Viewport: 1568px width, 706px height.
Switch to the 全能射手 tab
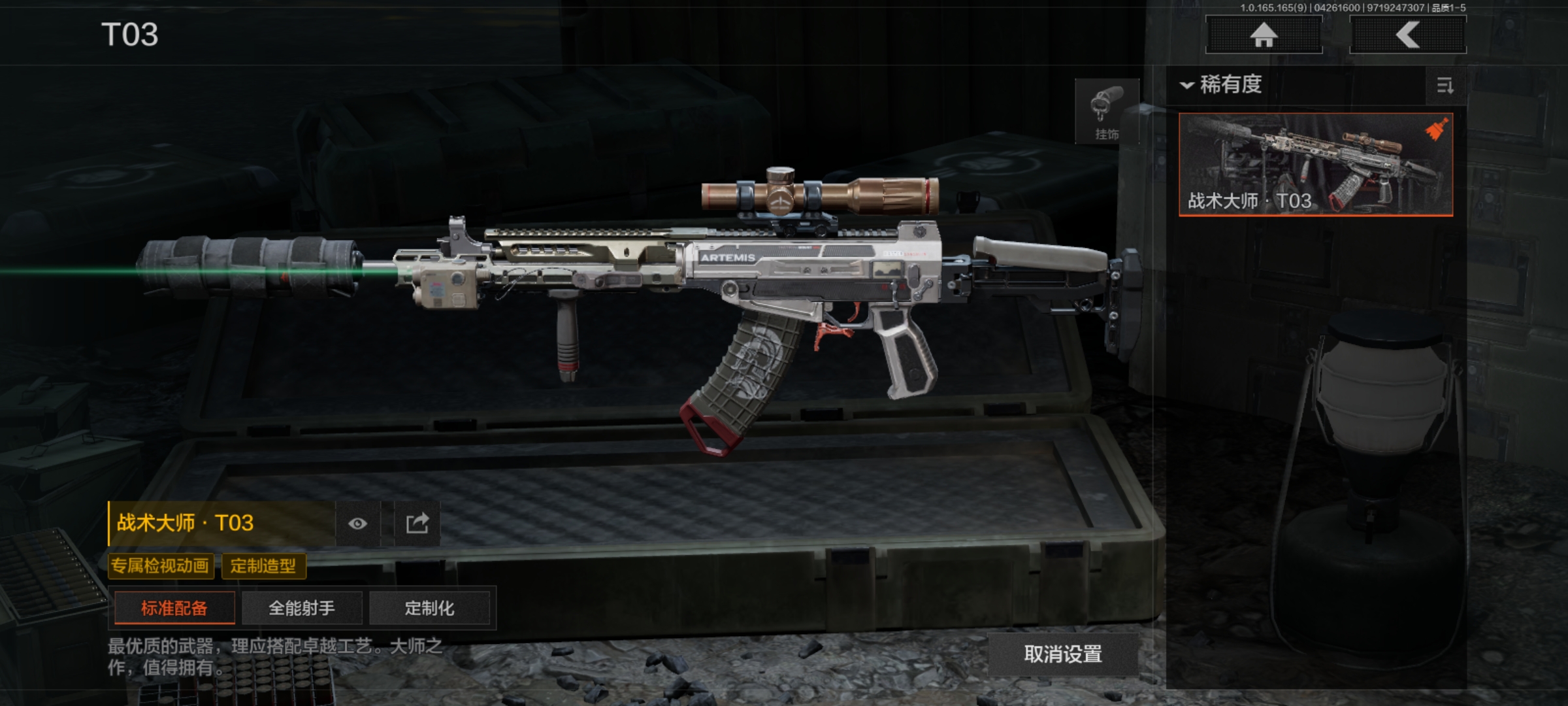click(x=302, y=609)
